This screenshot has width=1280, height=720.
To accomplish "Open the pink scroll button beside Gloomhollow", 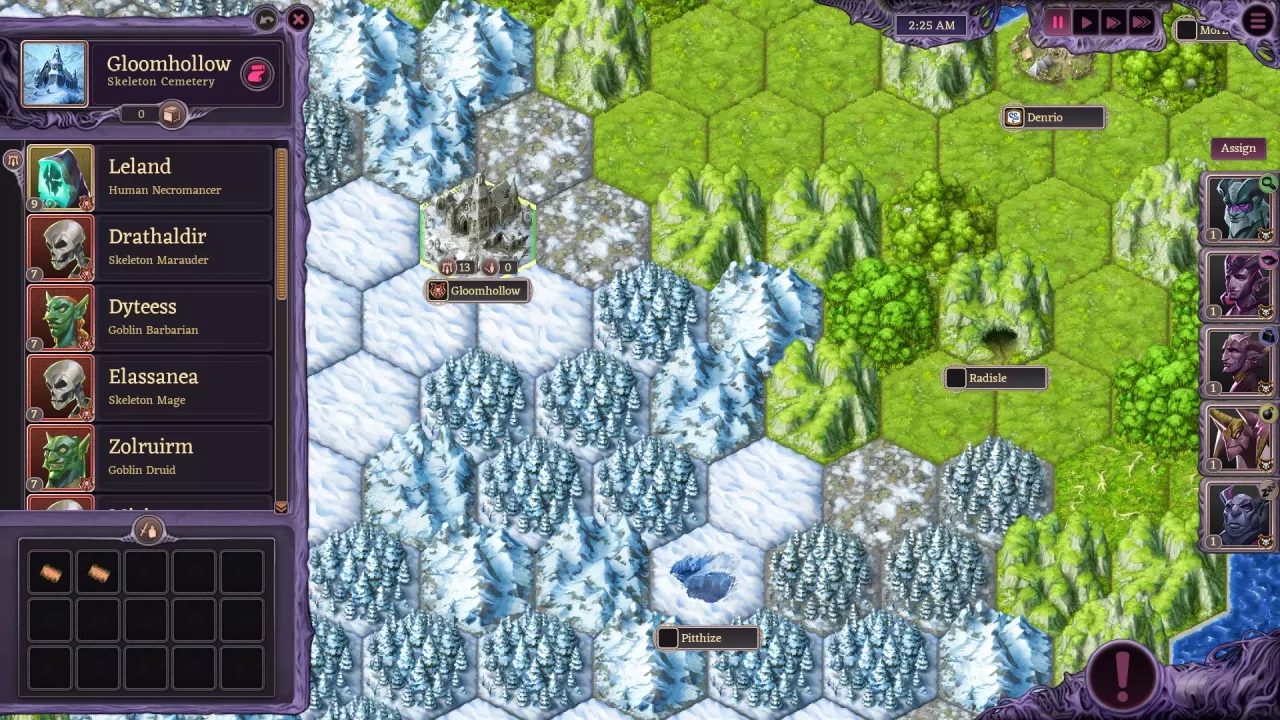I will (x=257, y=75).
